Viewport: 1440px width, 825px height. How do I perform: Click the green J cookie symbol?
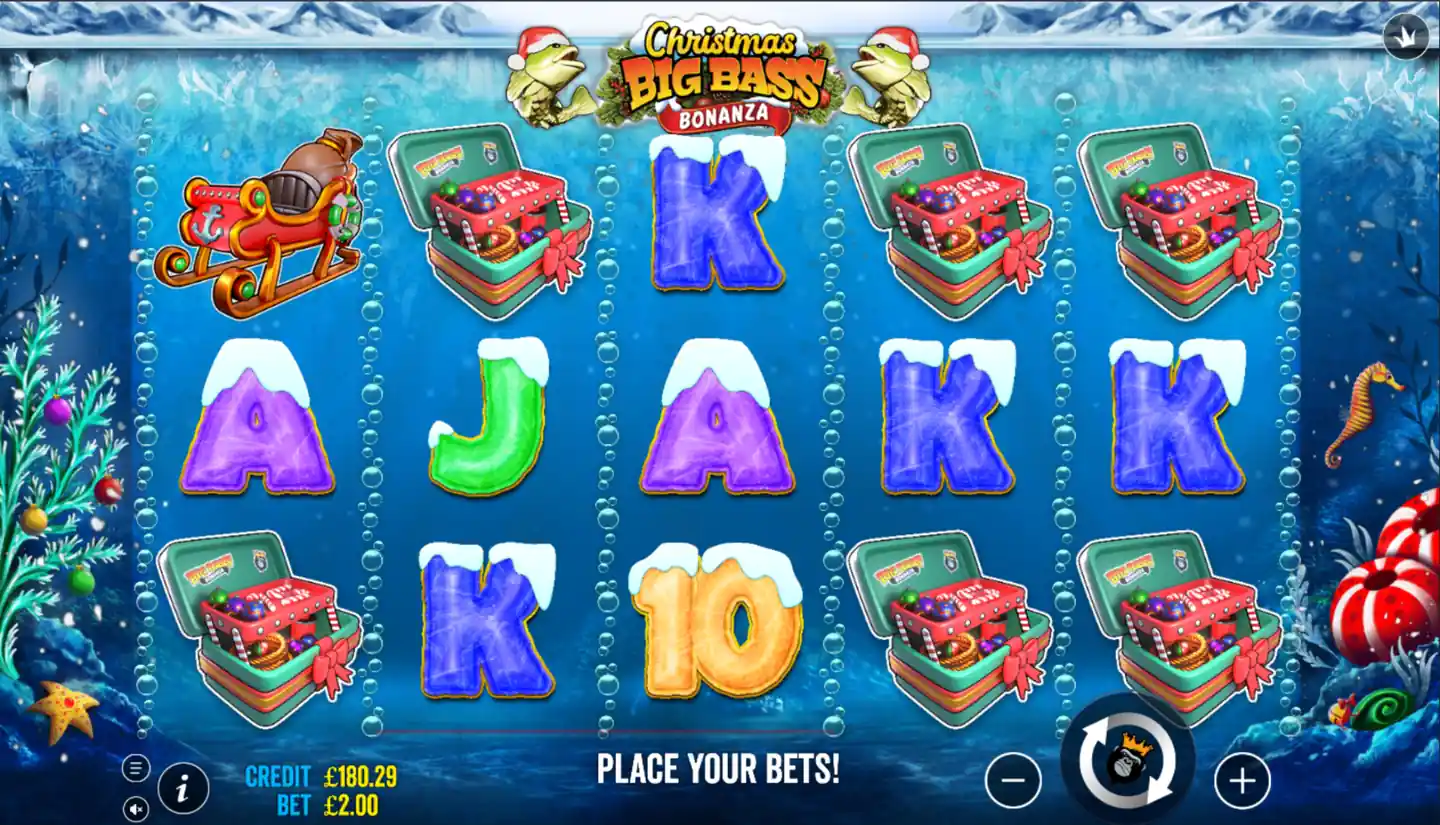tap(487, 425)
